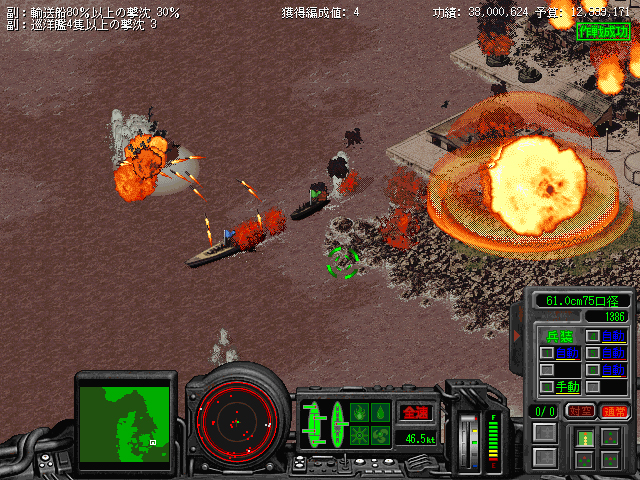
Task: Click the green 作戦成功 mission success button
Action: 603,31
